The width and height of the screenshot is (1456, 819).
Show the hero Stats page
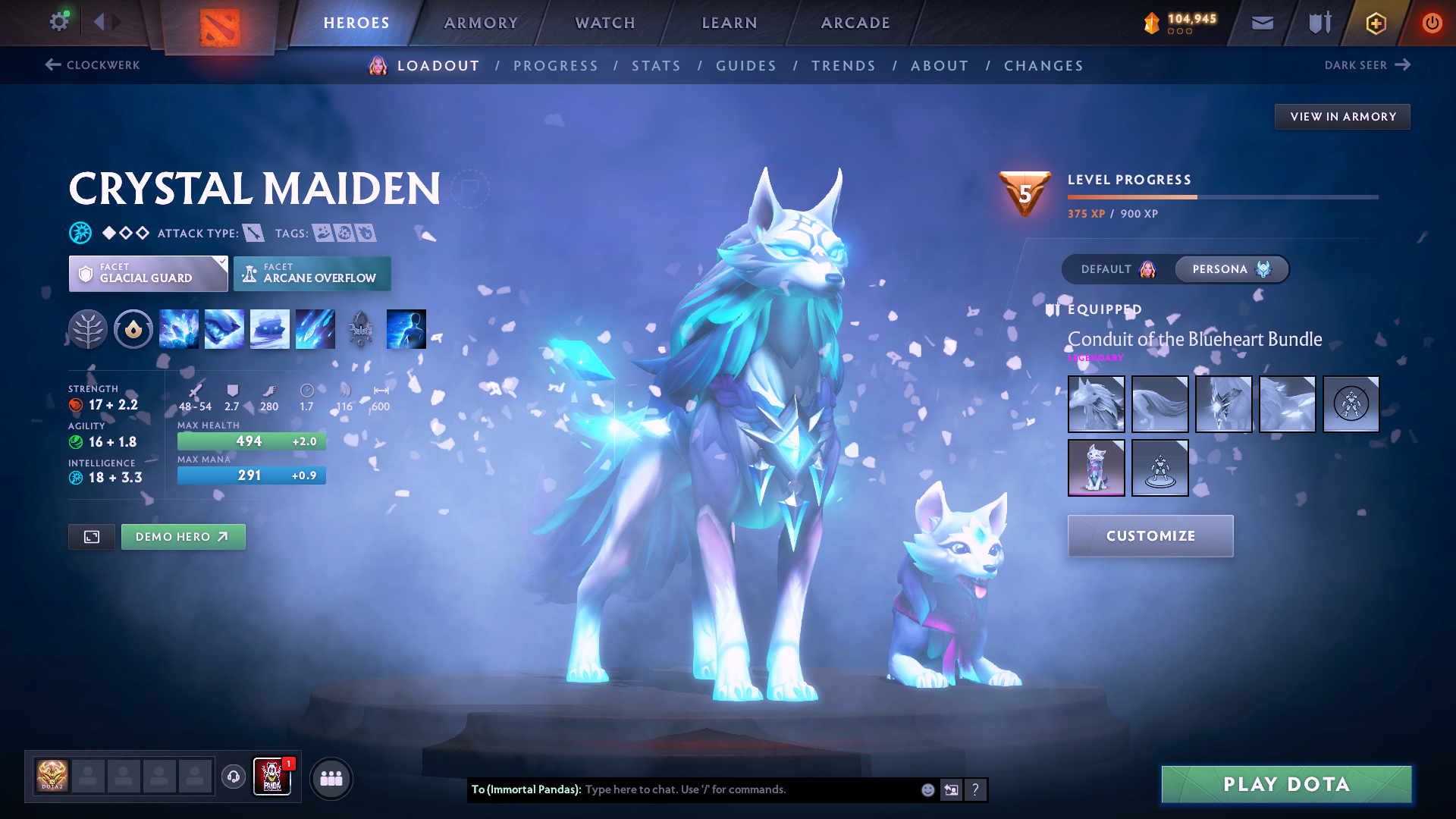coord(656,66)
